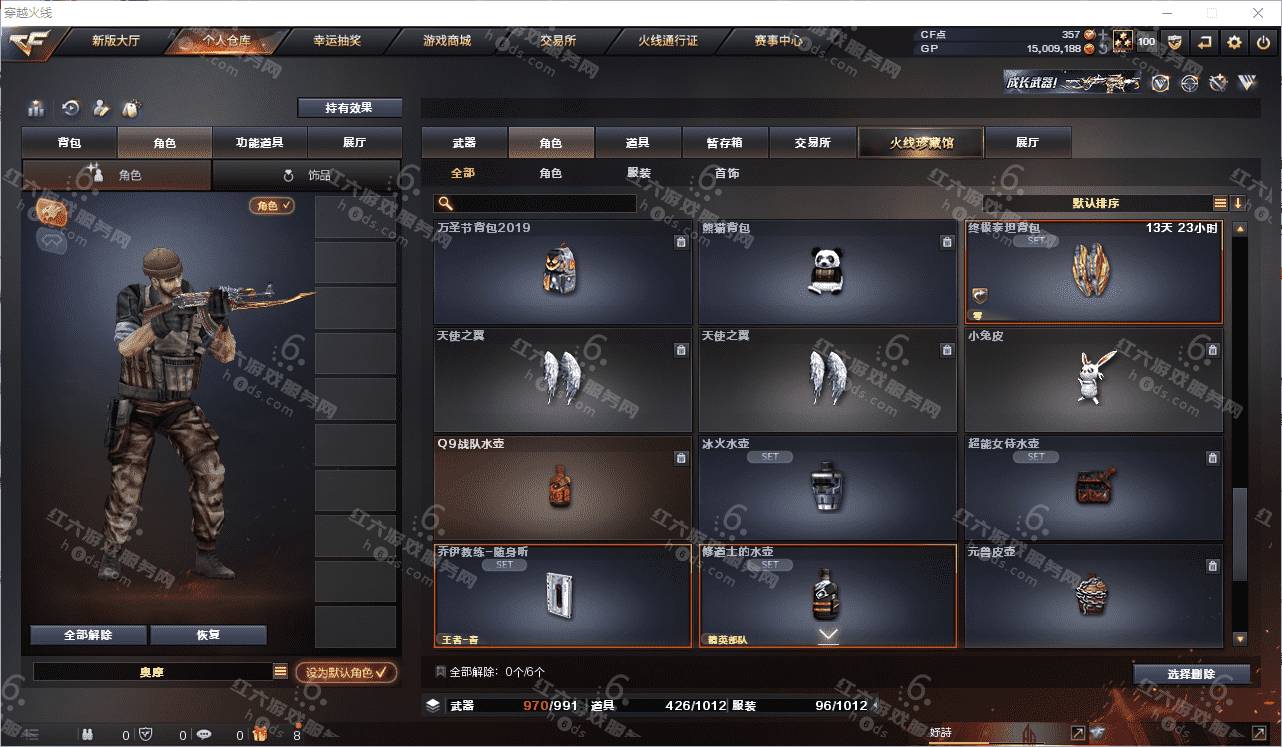Select the 熊猫背包 panda backpack item

[827, 272]
